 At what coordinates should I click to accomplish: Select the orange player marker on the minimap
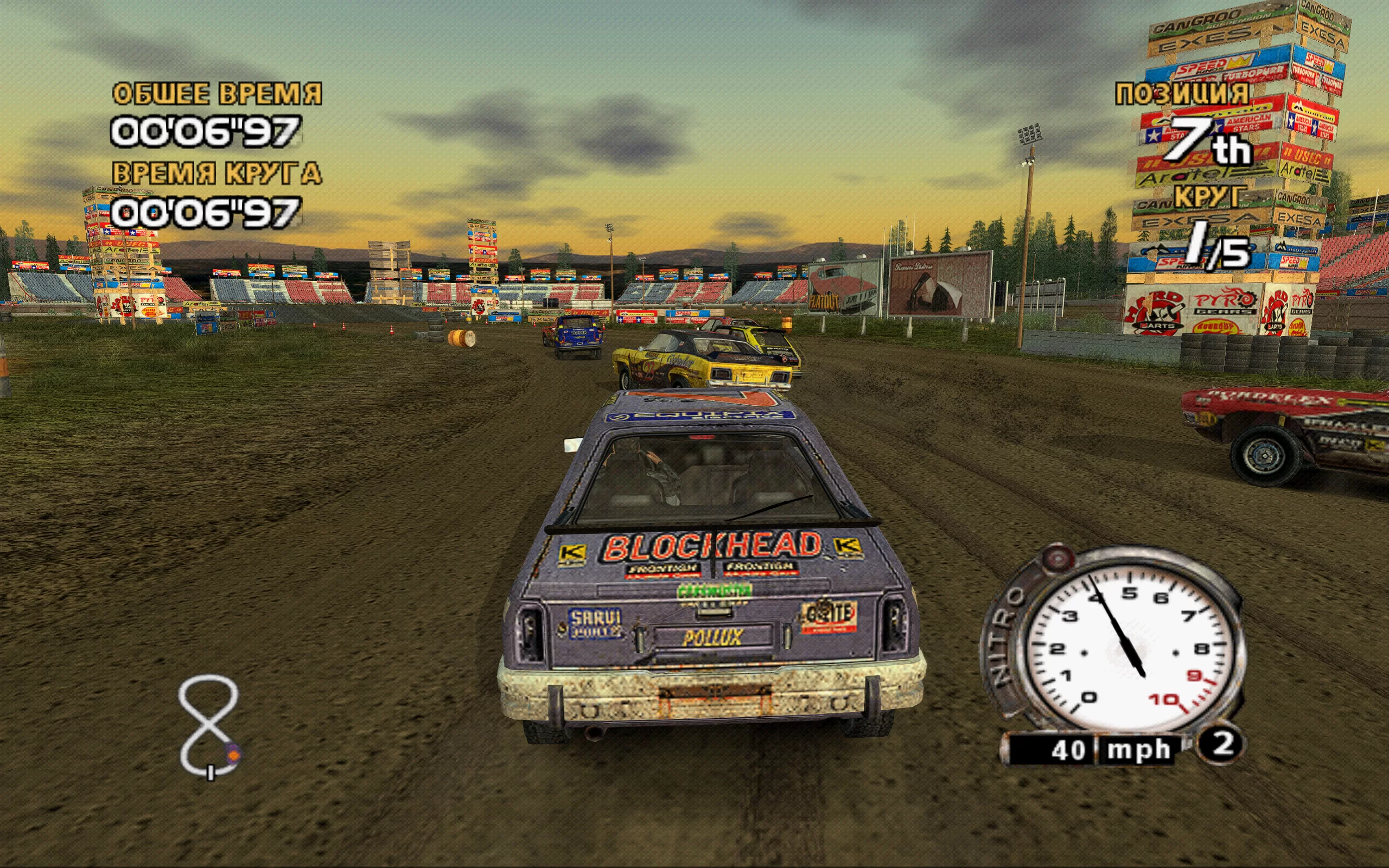[x=233, y=751]
